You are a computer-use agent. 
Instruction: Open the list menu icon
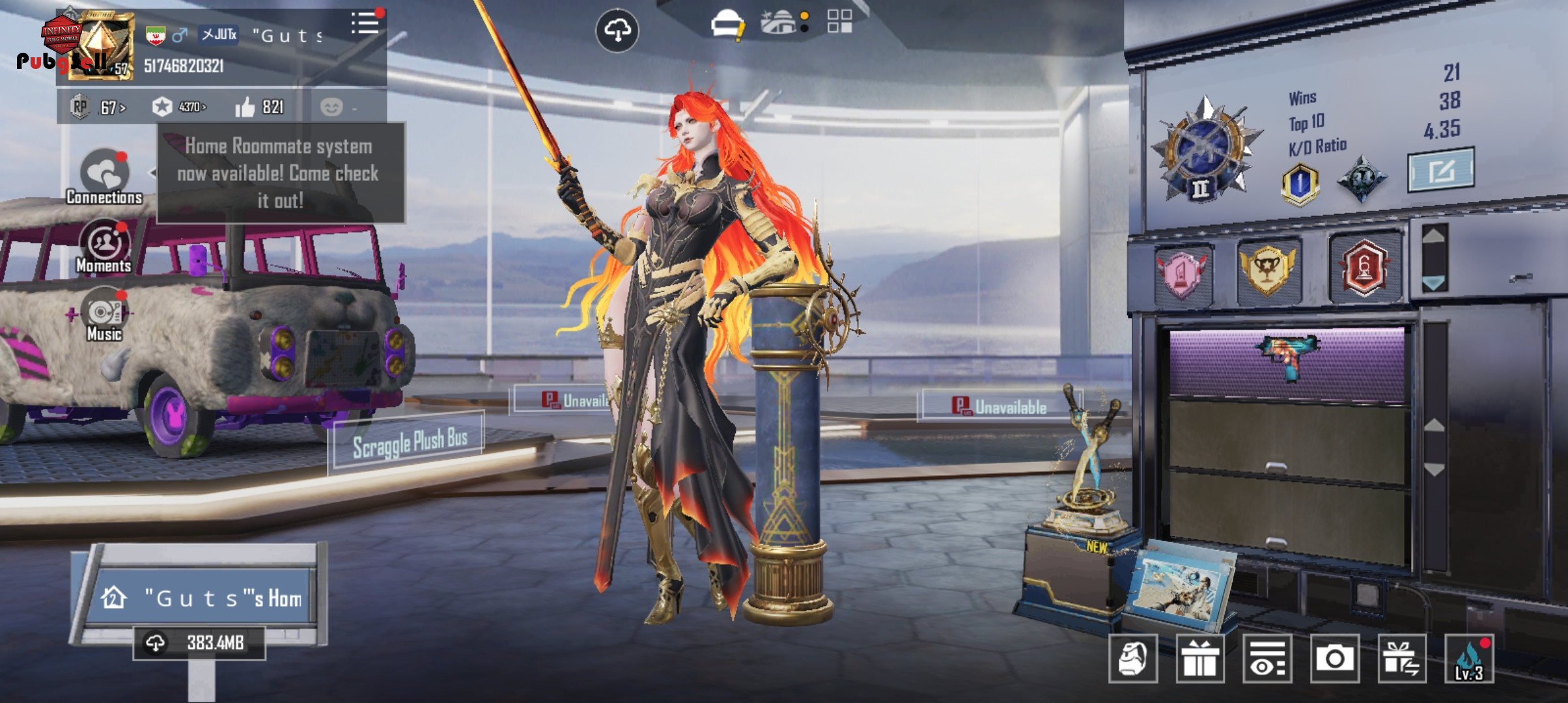point(365,23)
